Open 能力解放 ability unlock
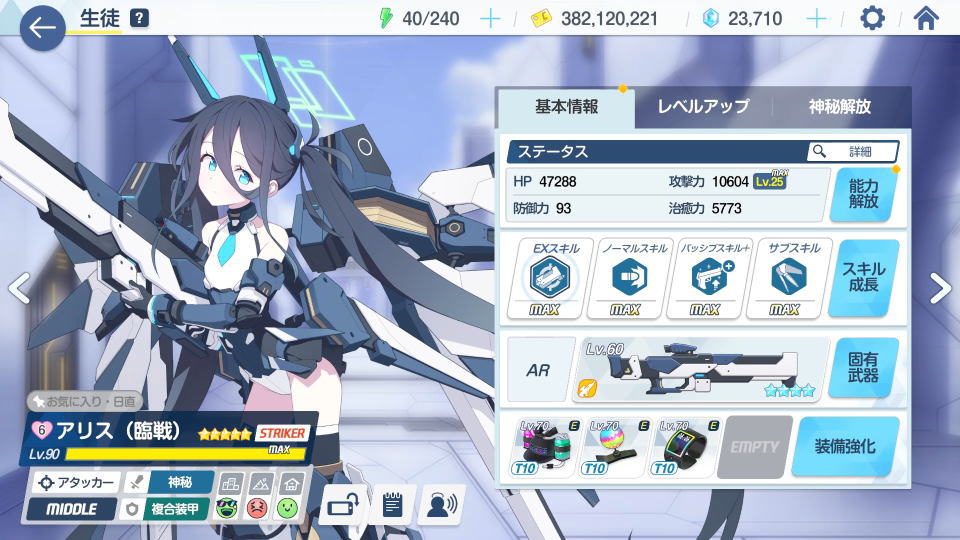 click(x=863, y=194)
